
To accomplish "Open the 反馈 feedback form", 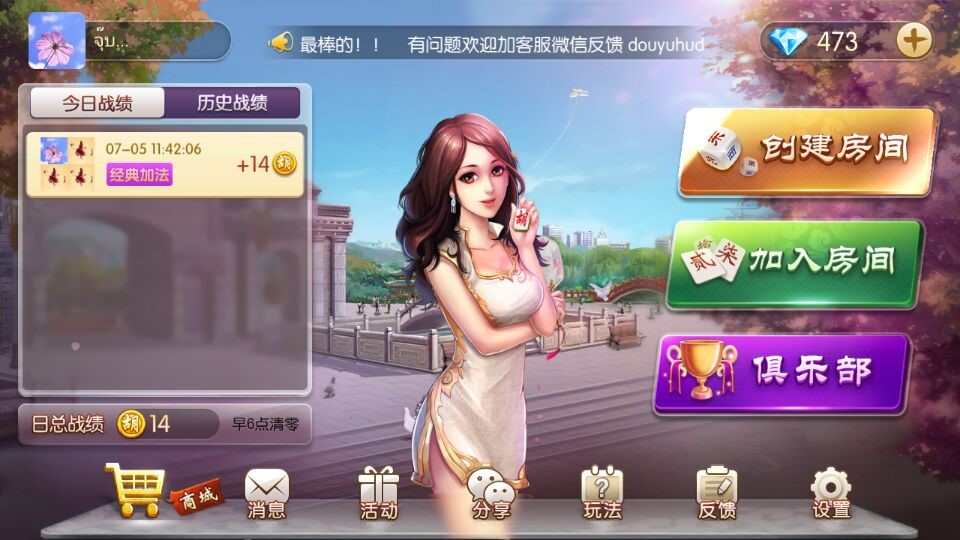I will click(716, 493).
